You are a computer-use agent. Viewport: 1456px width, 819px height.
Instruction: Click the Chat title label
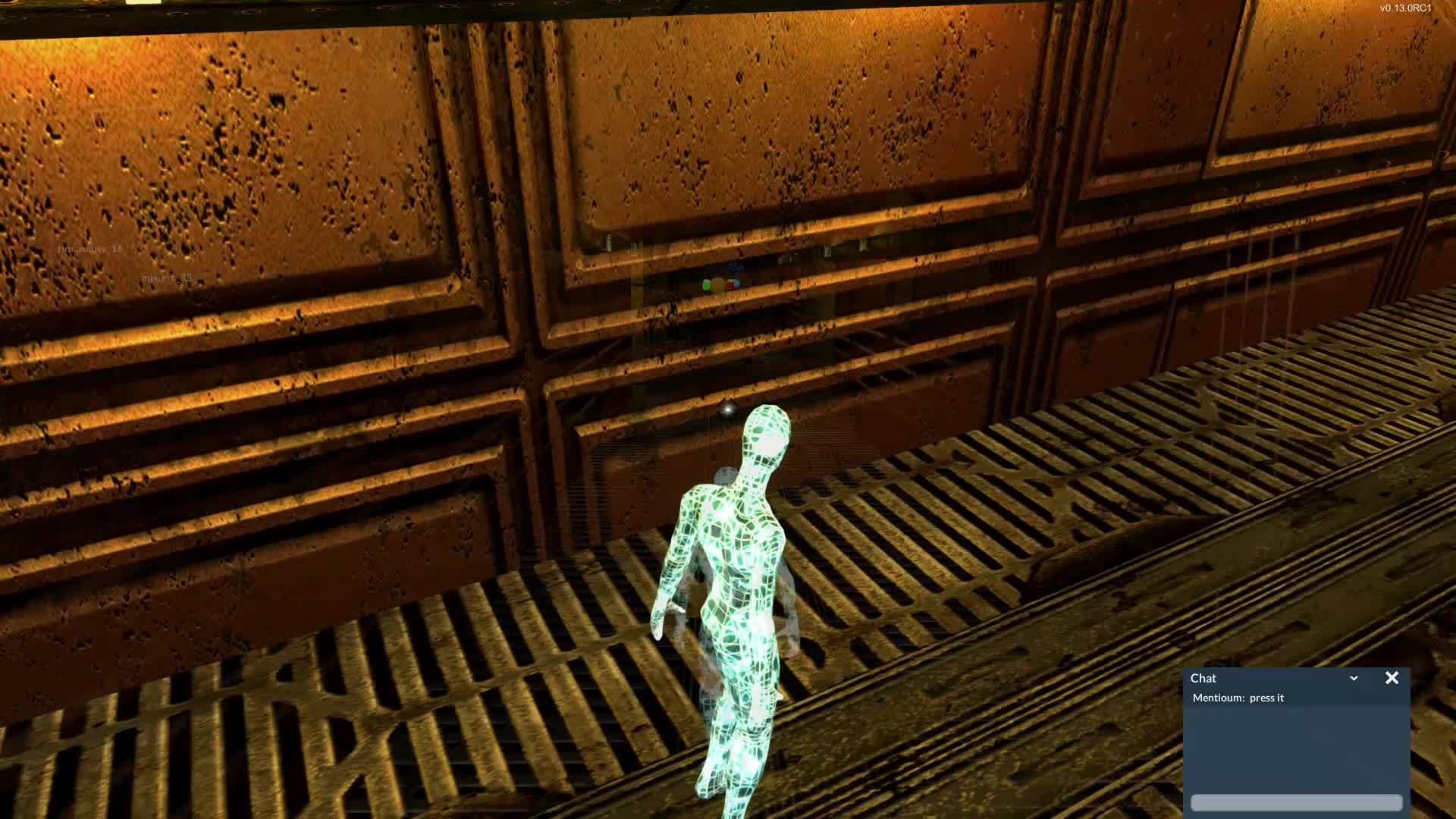point(1203,678)
